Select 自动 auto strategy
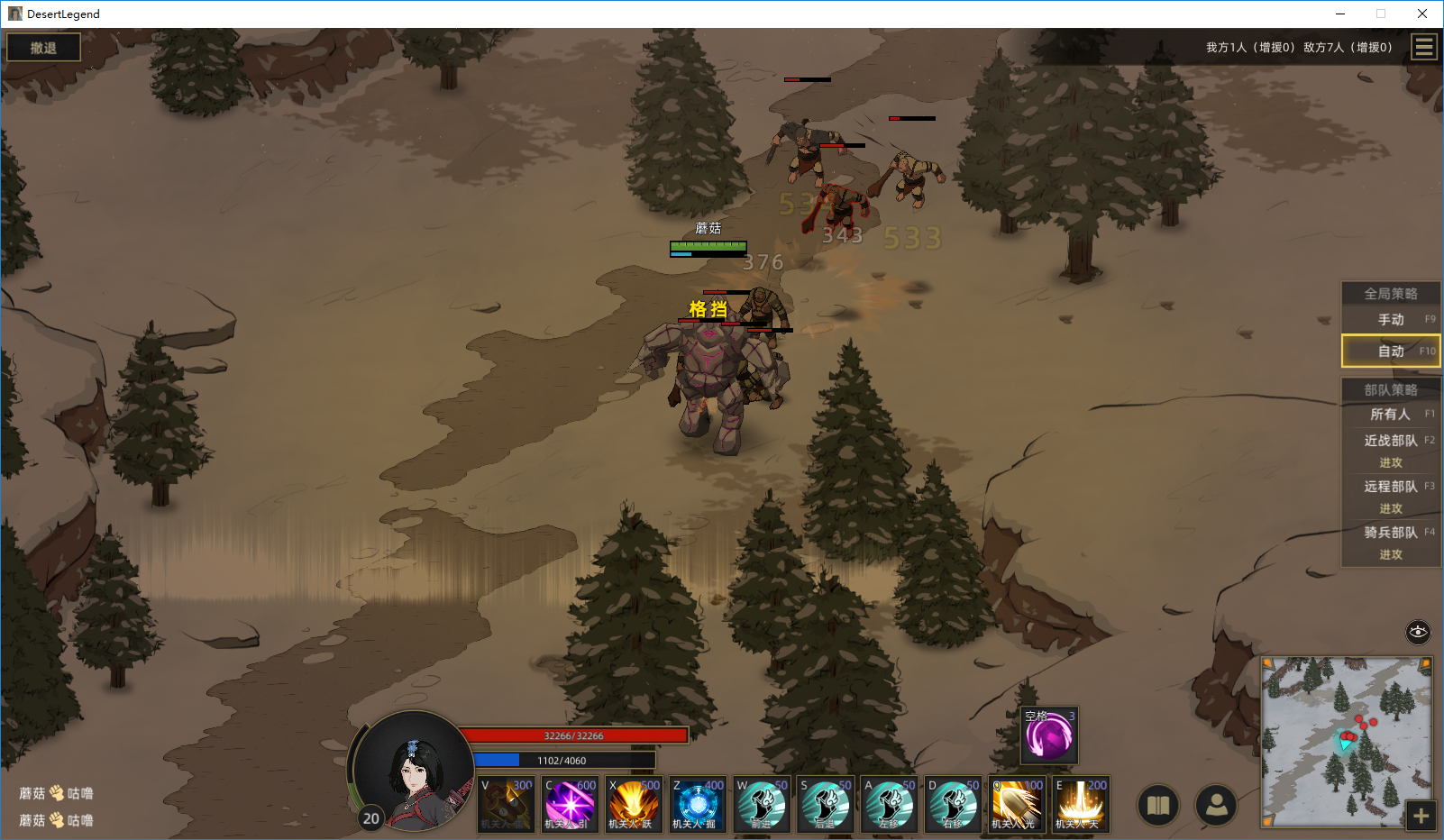Screen dimensions: 1444x840 (x=1391, y=352)
